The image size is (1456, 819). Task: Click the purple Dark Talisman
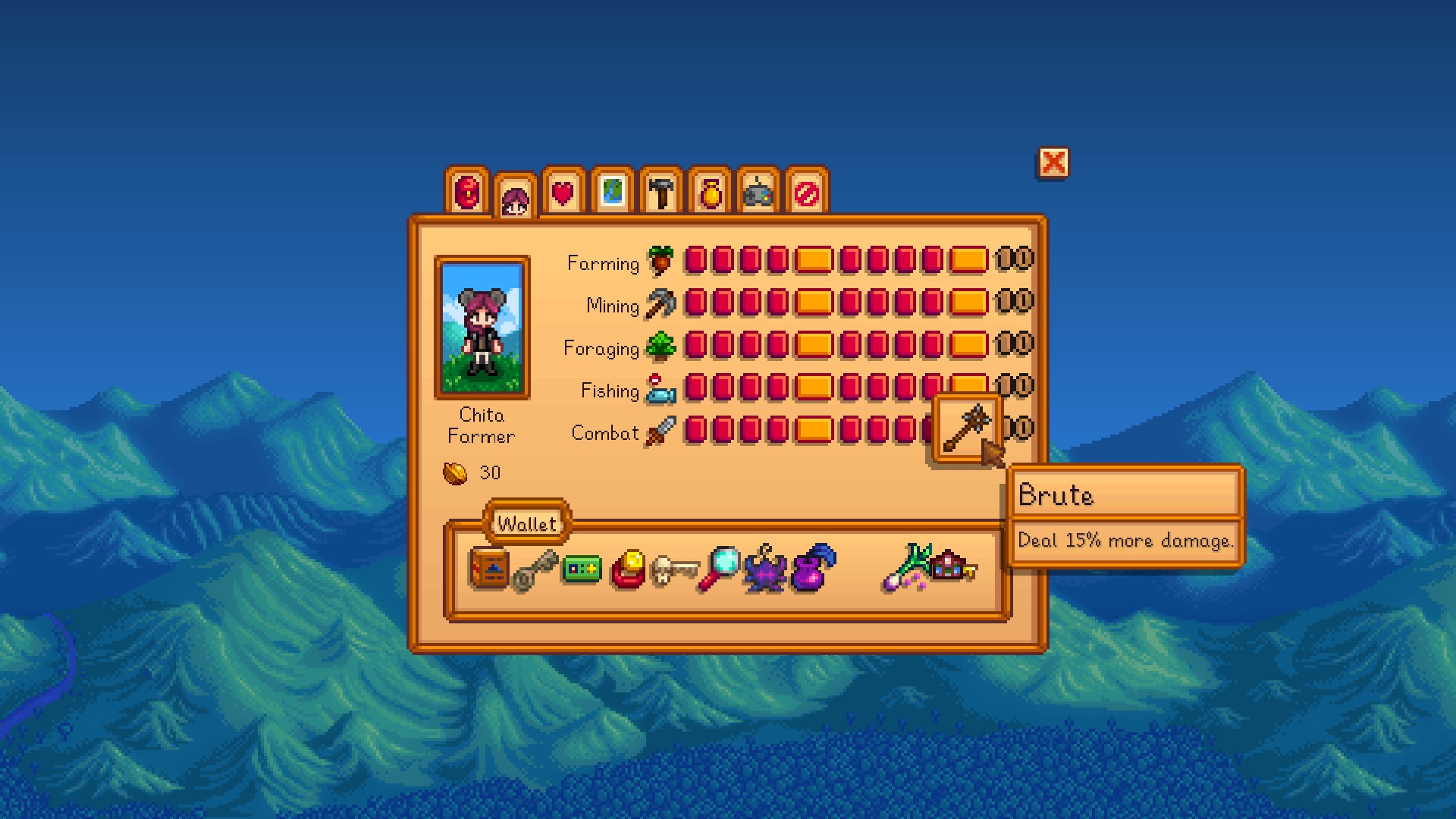click(765, 570)
